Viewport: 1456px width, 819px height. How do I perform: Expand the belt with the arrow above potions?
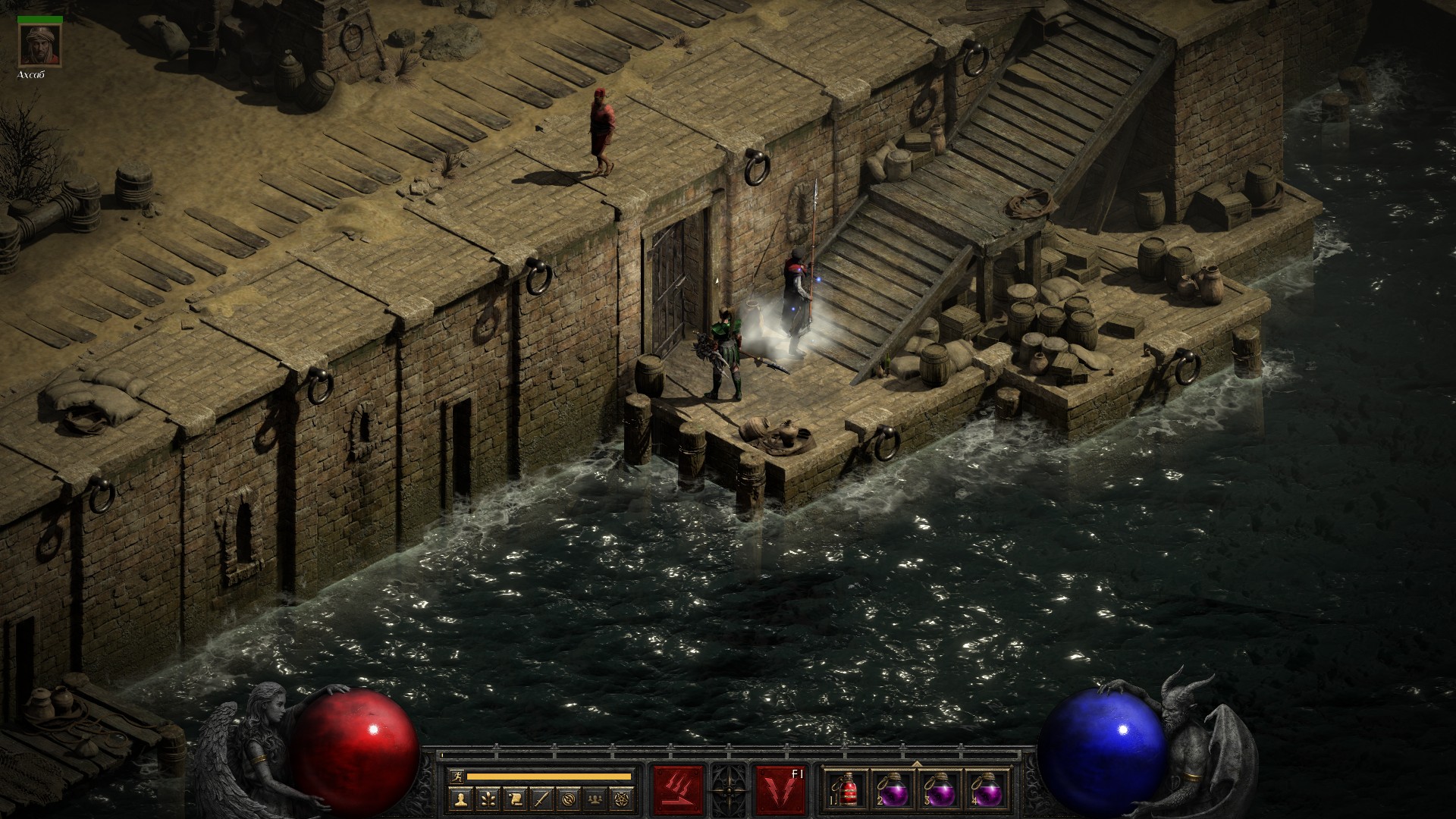coord(917,764)
